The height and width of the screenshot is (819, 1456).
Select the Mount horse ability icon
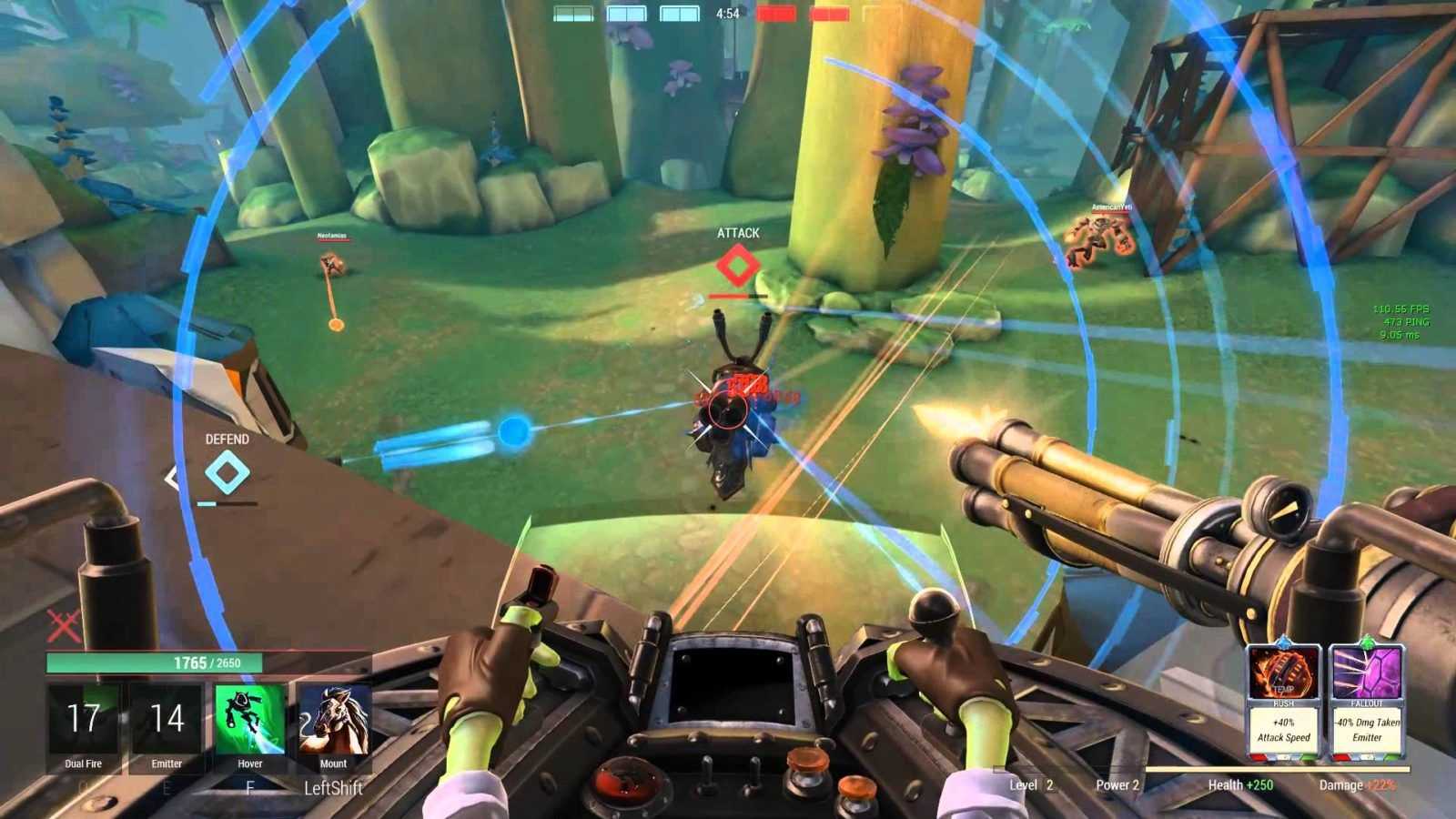pos(333,720)
